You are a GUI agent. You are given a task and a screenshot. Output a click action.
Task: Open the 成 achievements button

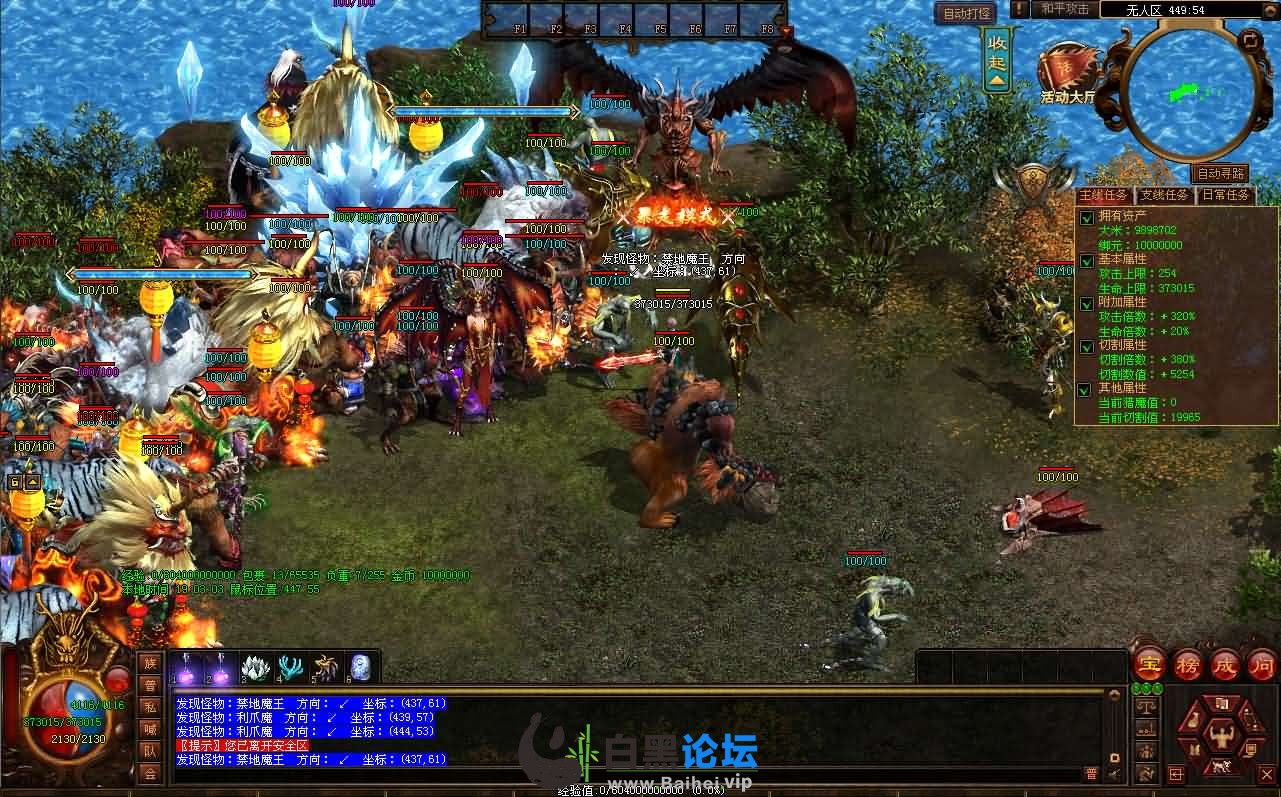pos(1225,664)
